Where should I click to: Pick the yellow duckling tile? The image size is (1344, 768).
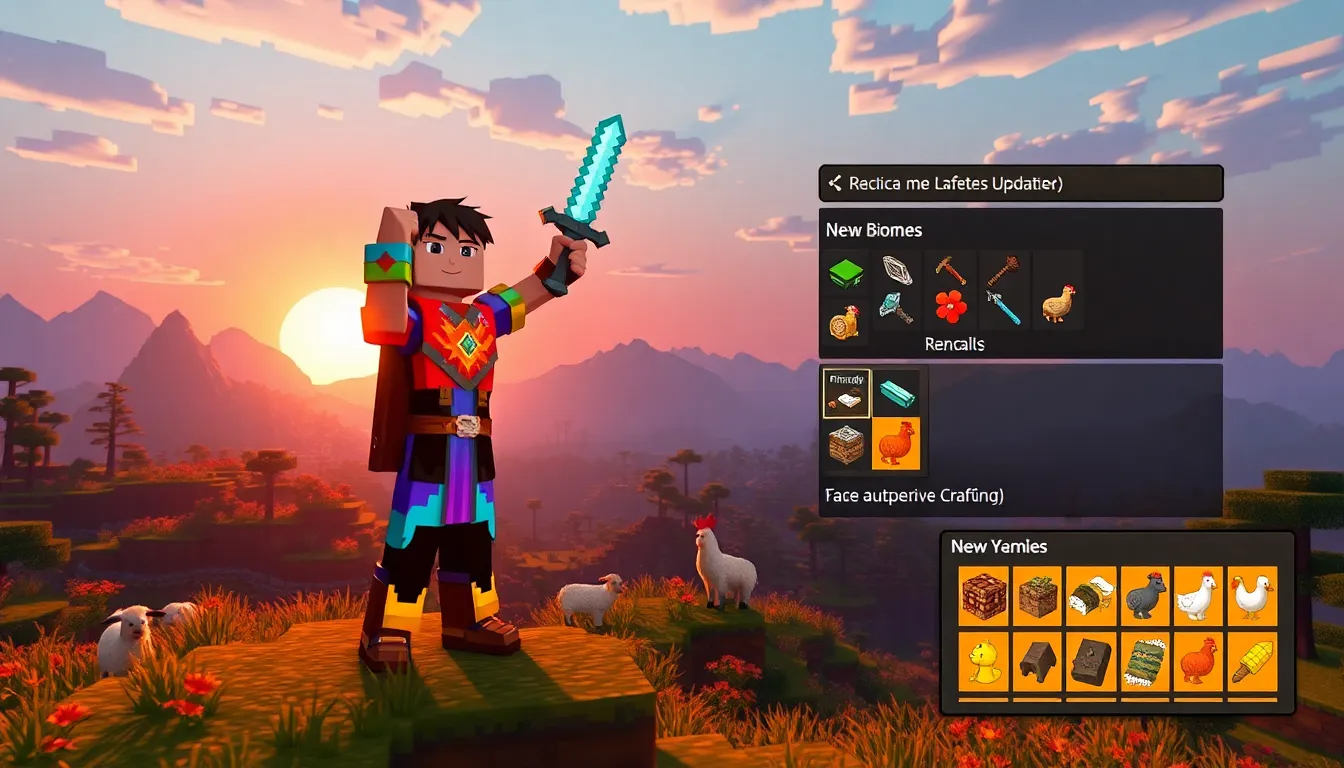984,661
